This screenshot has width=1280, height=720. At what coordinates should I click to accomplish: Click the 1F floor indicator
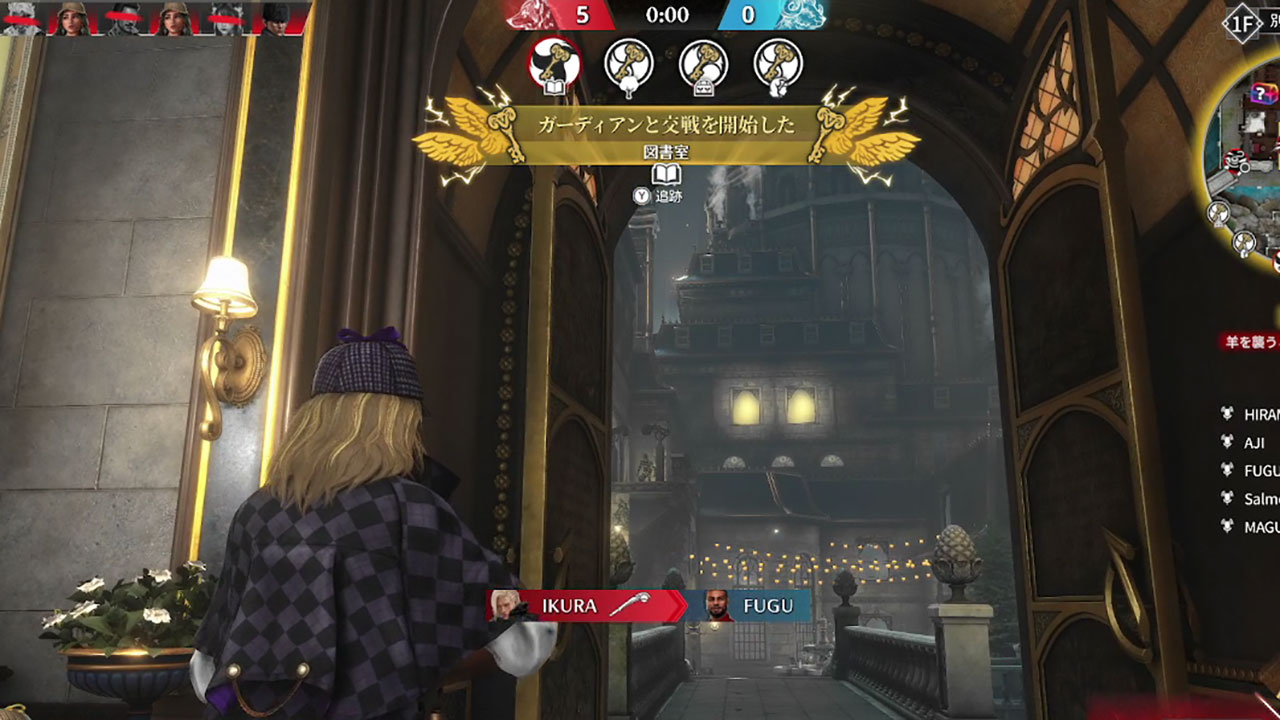click(x=1240, y=25)
